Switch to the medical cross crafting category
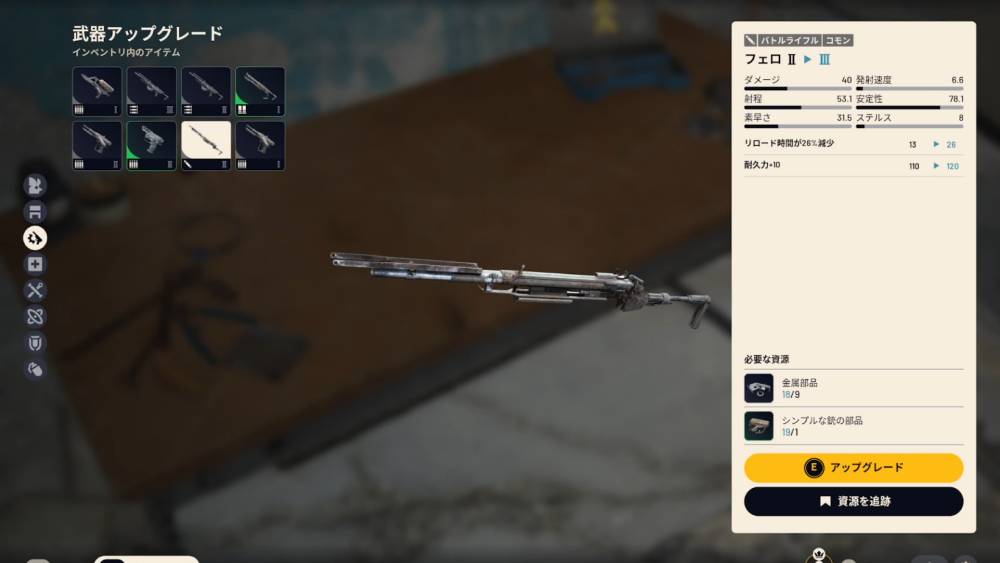1000x563 pixels. [35, 264]
